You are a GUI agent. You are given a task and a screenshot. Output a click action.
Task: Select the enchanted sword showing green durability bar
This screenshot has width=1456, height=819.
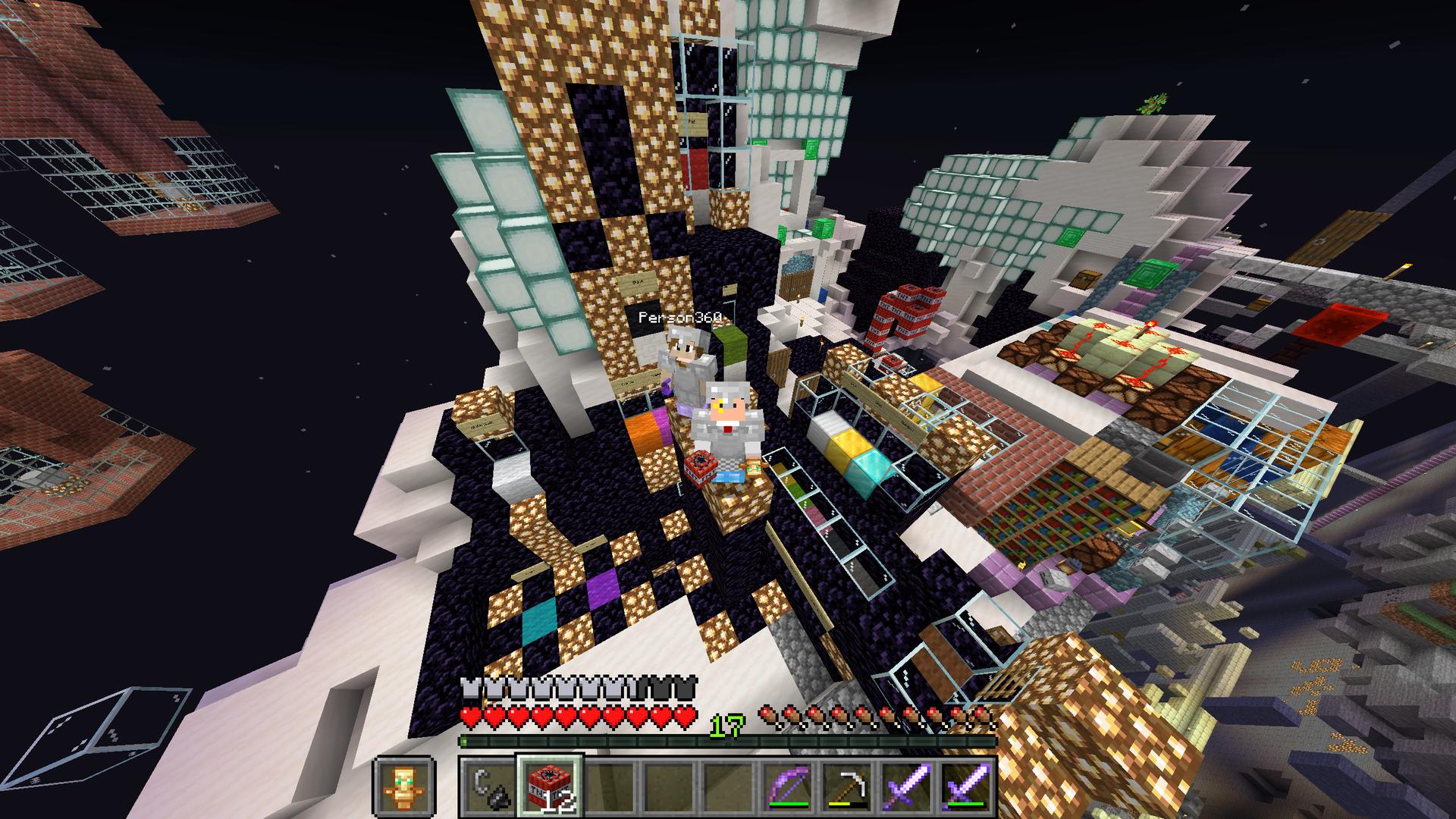click(966, 786)
